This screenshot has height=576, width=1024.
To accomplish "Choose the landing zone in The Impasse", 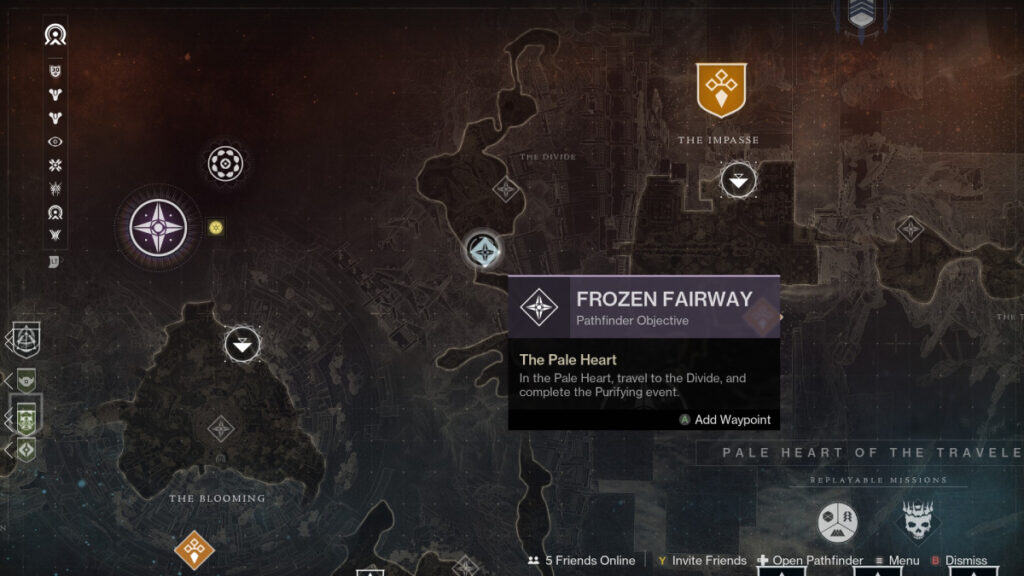I will tap(738, 180).
